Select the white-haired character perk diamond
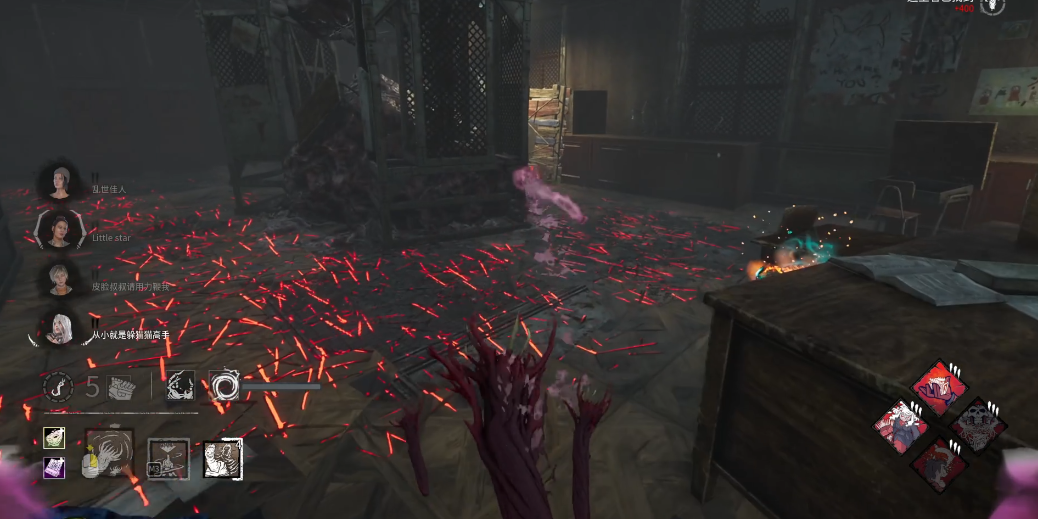Viewport: 1038px width, 519px height. pyautogui.click(x=901, y=427)
